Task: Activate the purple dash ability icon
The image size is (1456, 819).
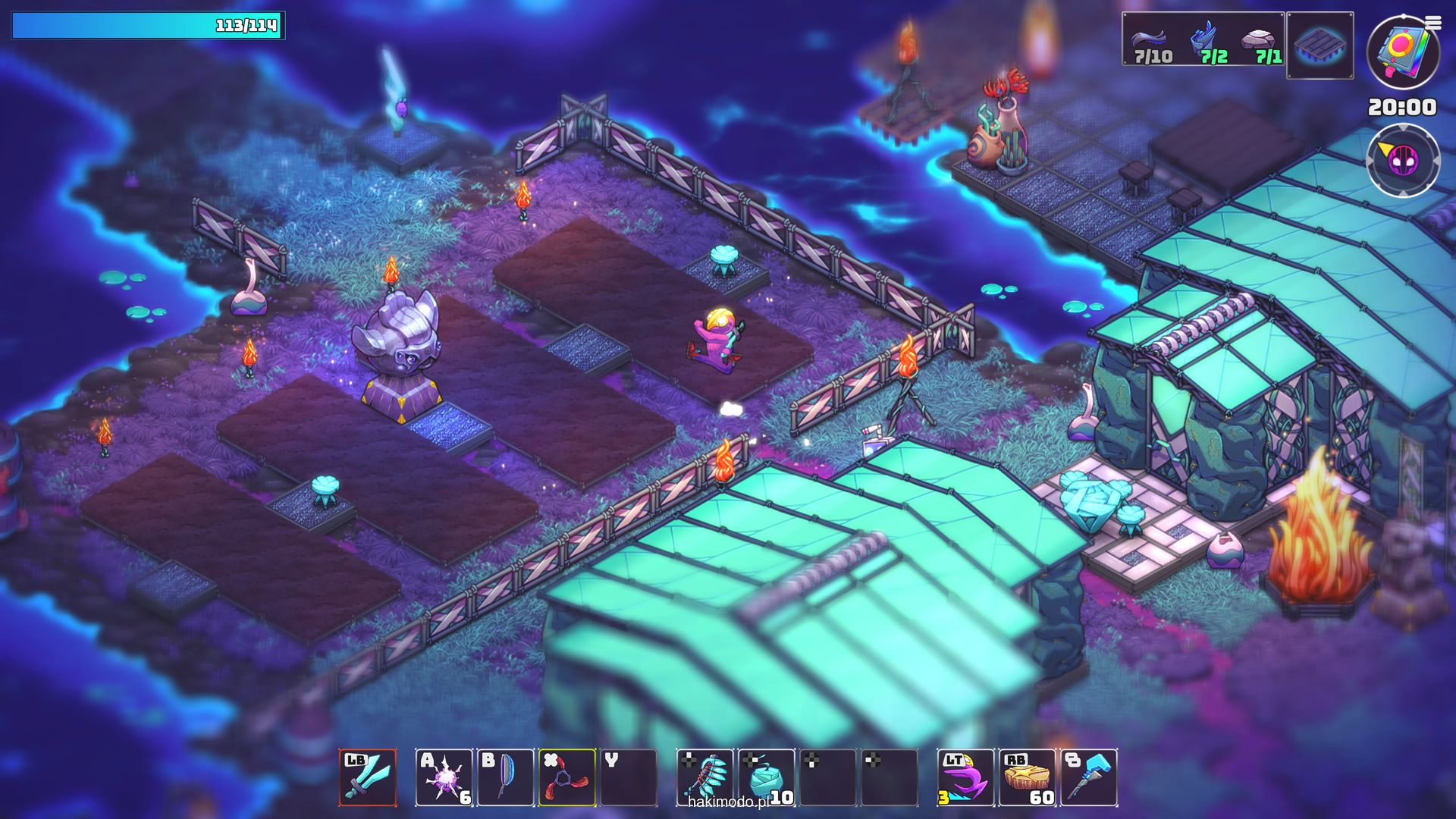Action: point(965,777)
